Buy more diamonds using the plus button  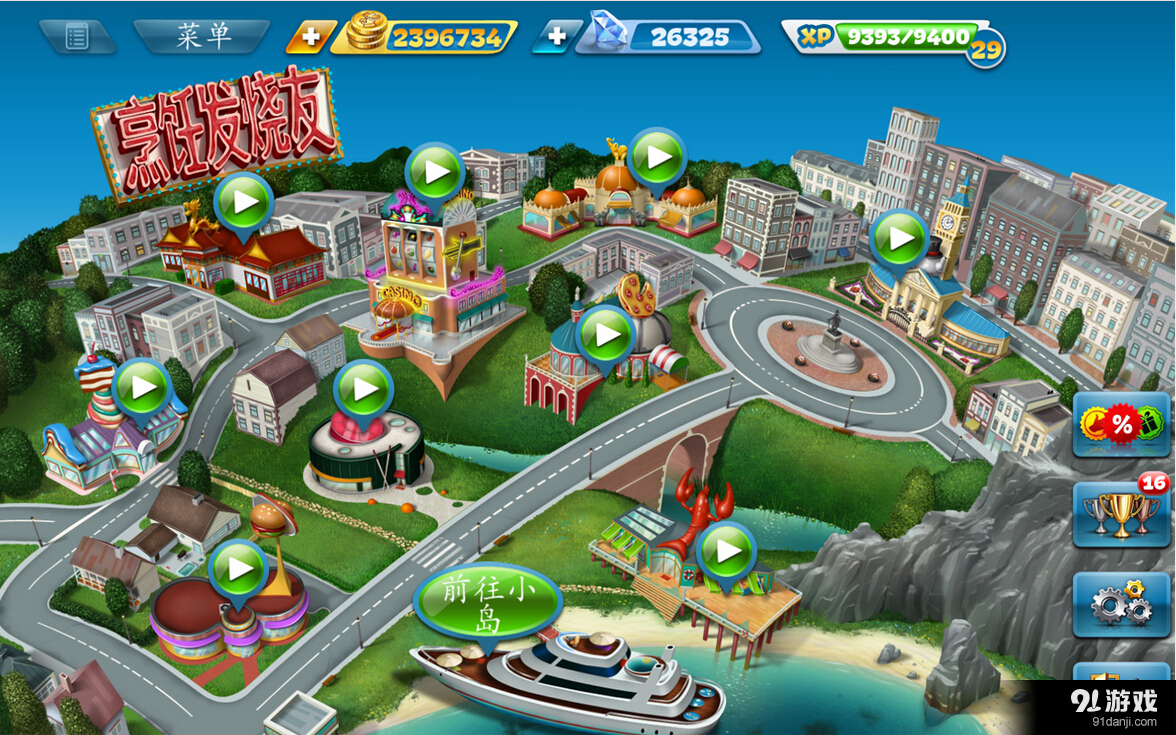click(555, 38)
